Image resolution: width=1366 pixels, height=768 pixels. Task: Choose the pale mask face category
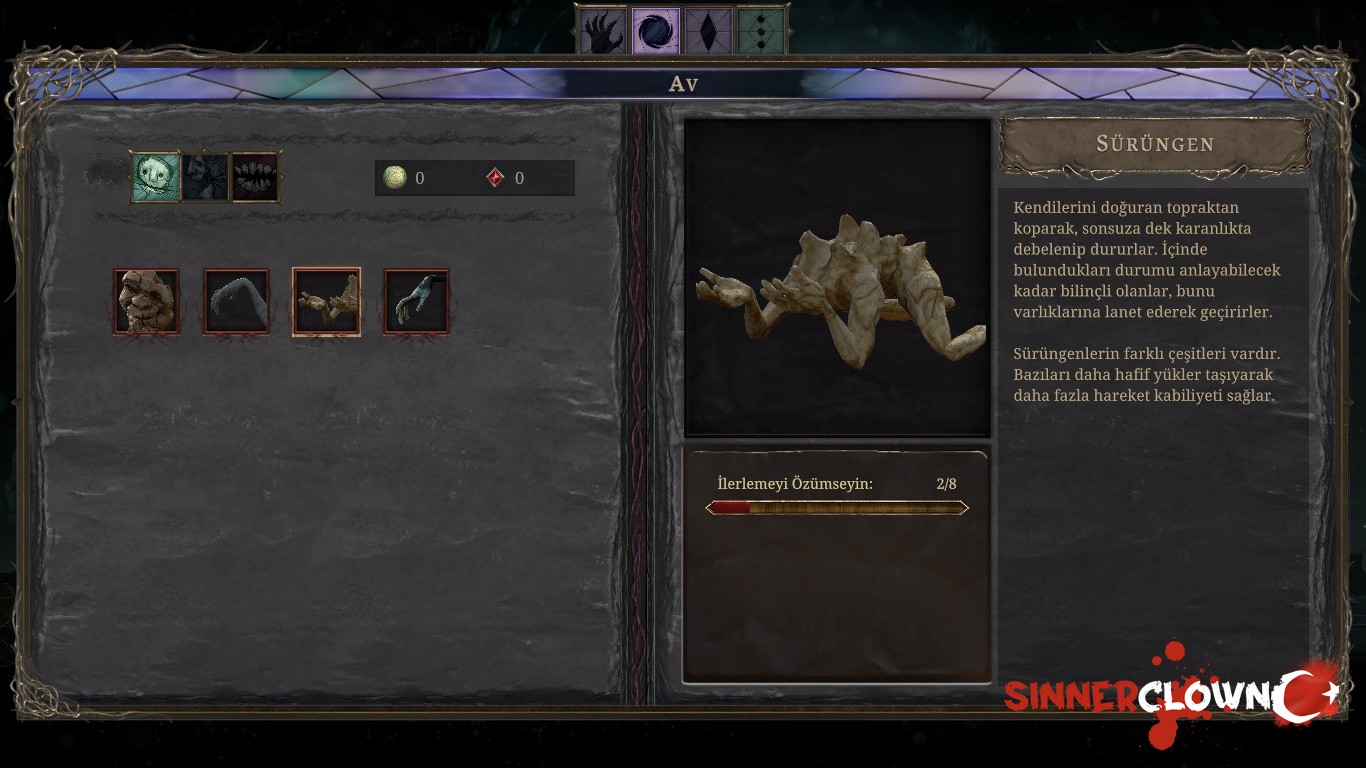(x=156, y=178)
